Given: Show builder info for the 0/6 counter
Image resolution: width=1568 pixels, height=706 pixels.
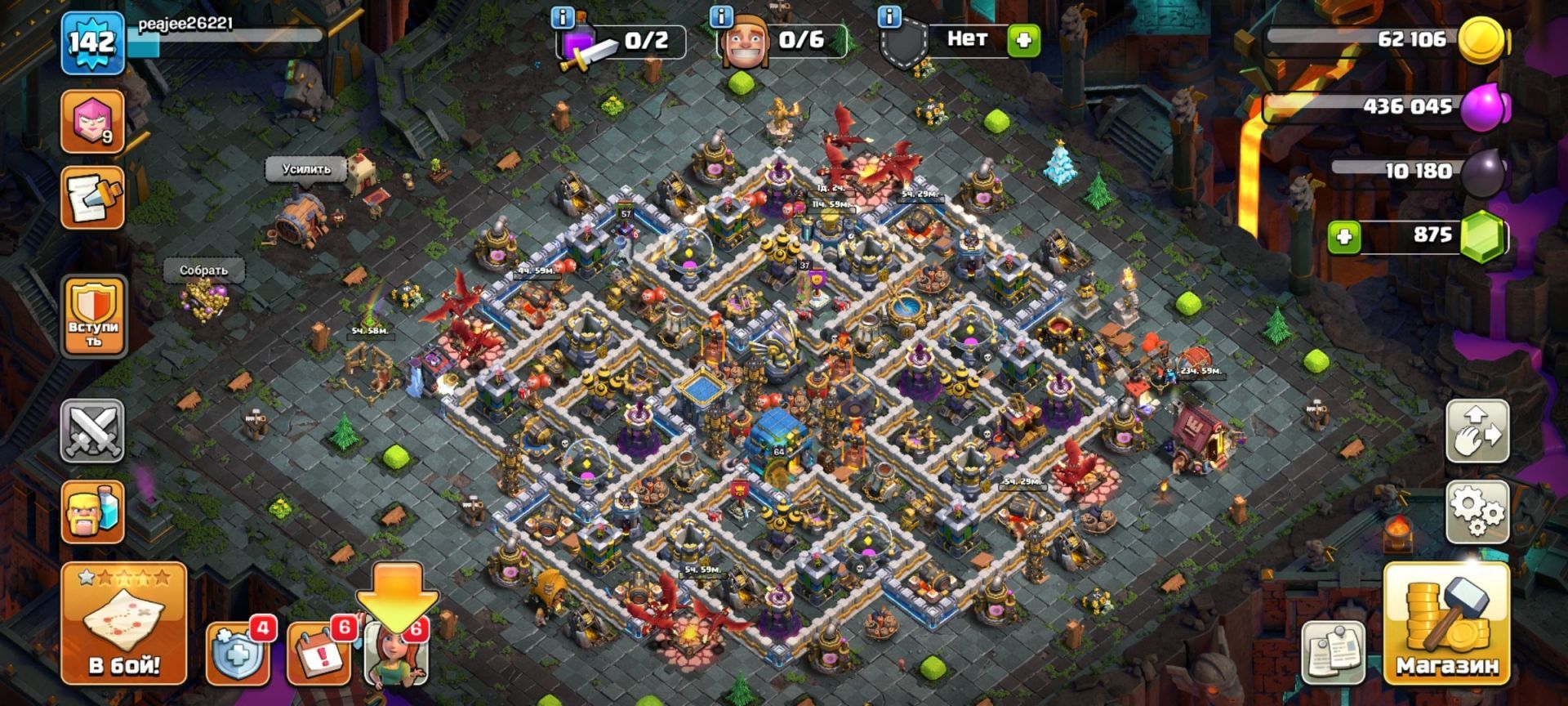Looking at the screenshot, I should tap(721, 16).
